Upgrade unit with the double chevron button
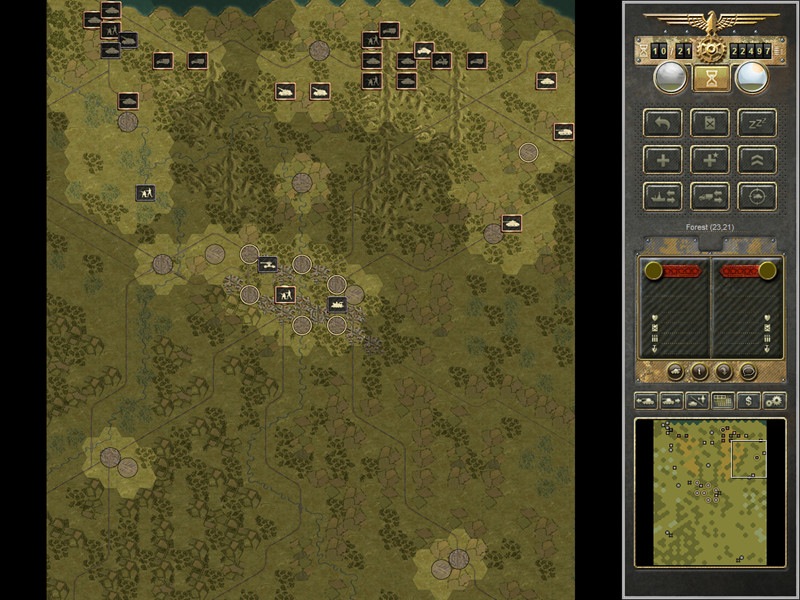Viewport: 800px width, 600px height. pyautogui.click(x=757, y=160)
